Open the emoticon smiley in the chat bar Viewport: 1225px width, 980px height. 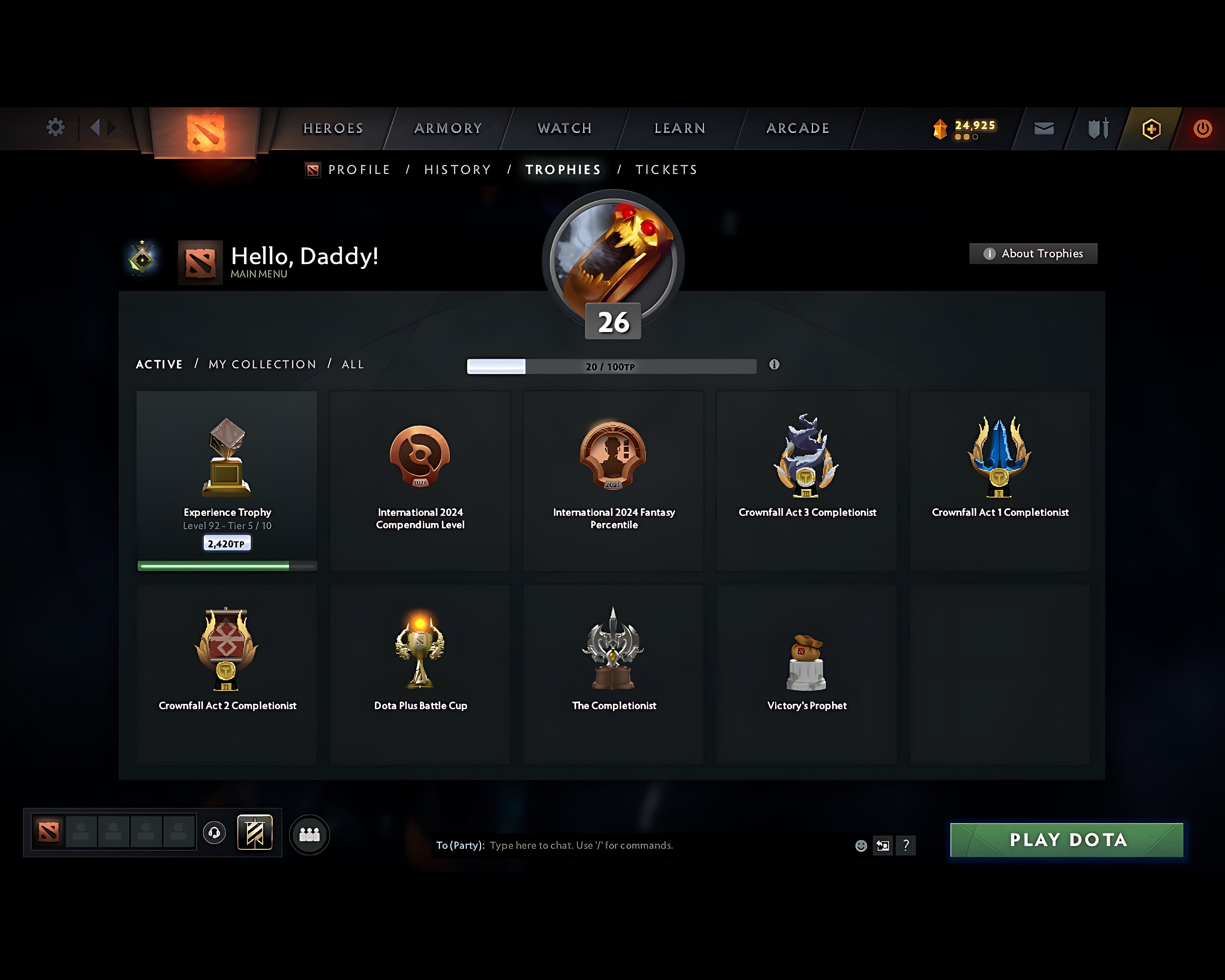pos(861,845)
